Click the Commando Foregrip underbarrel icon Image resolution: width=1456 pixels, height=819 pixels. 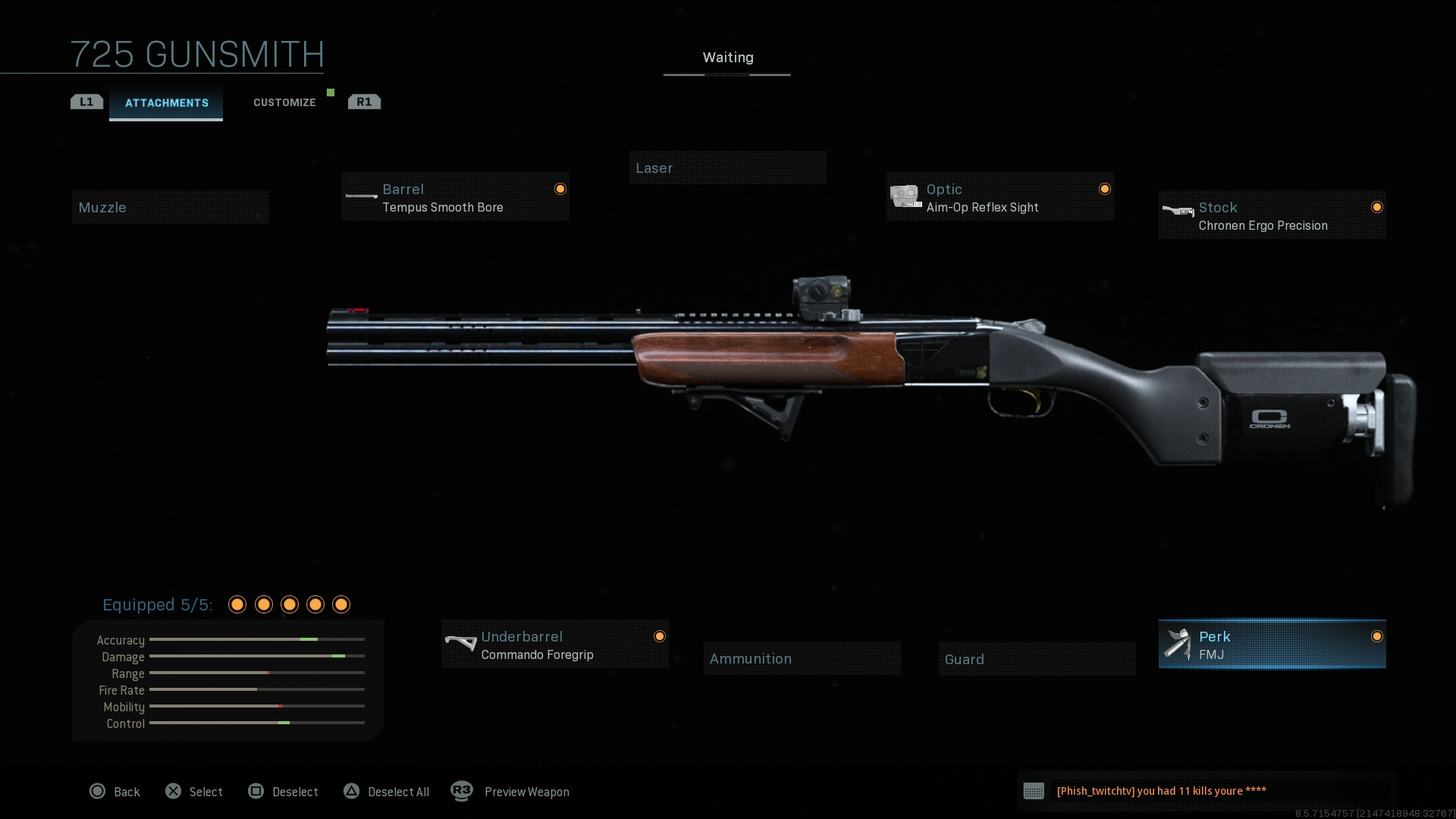click(460, 644)
